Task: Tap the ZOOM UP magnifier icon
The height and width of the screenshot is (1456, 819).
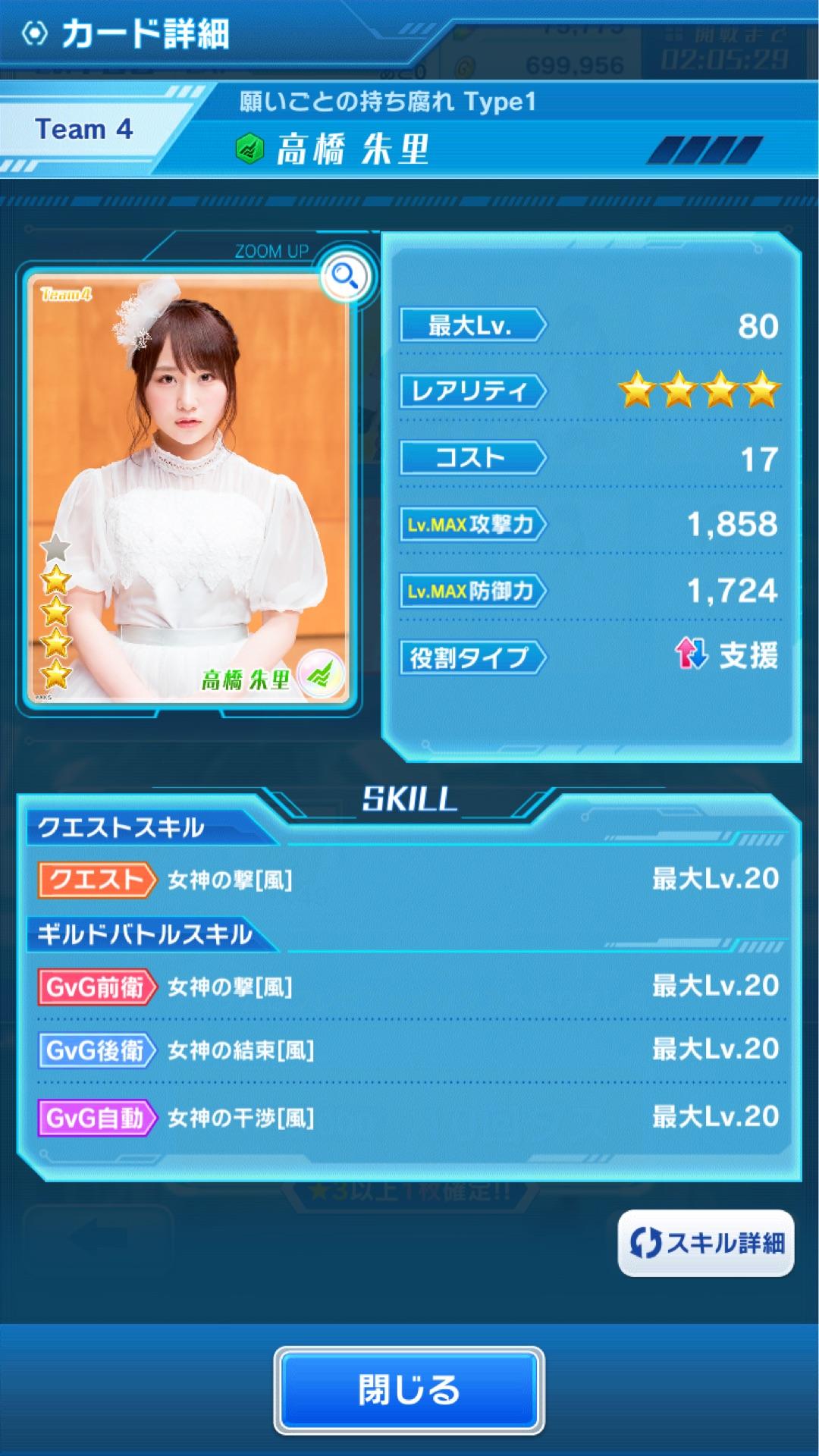Action: 346,275
